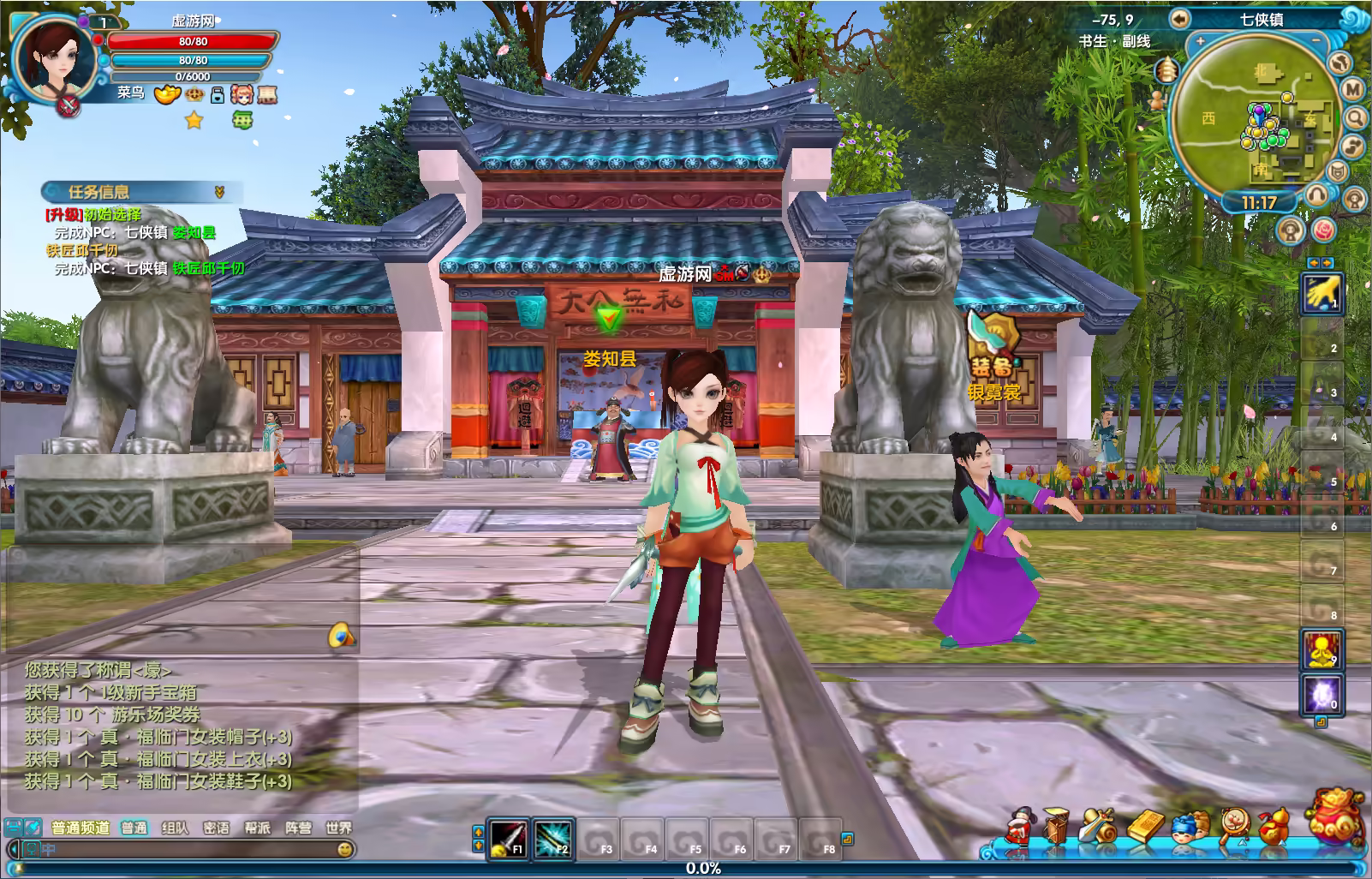Open the red lucky bag icon

(x=1338, y=821)
